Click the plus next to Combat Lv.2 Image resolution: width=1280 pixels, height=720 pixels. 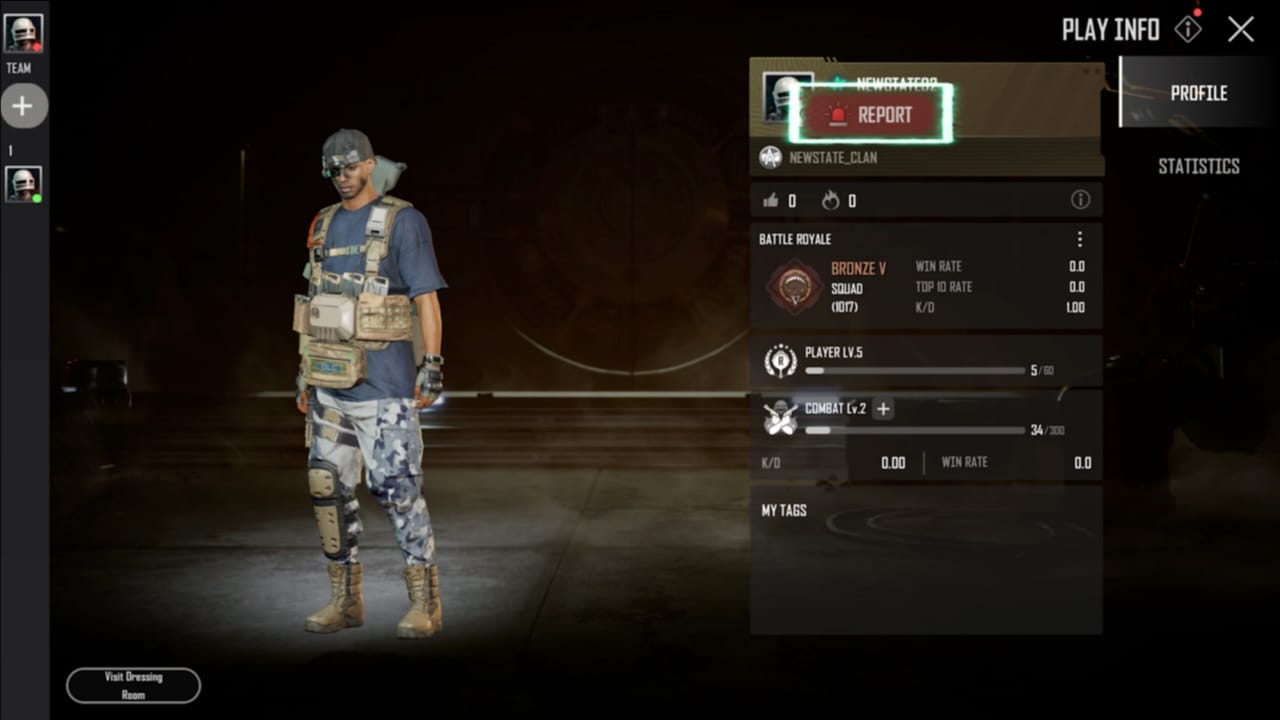[883, 408]
